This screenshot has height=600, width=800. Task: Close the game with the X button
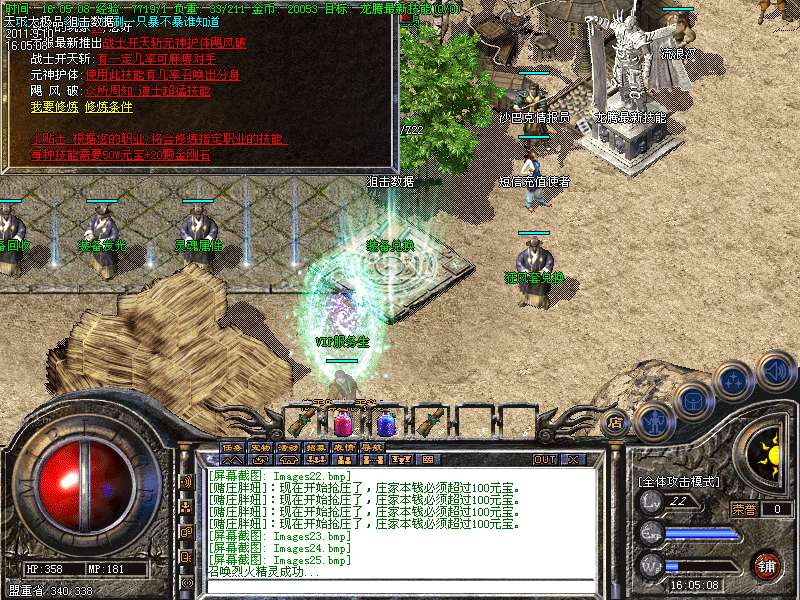point(573,460)
